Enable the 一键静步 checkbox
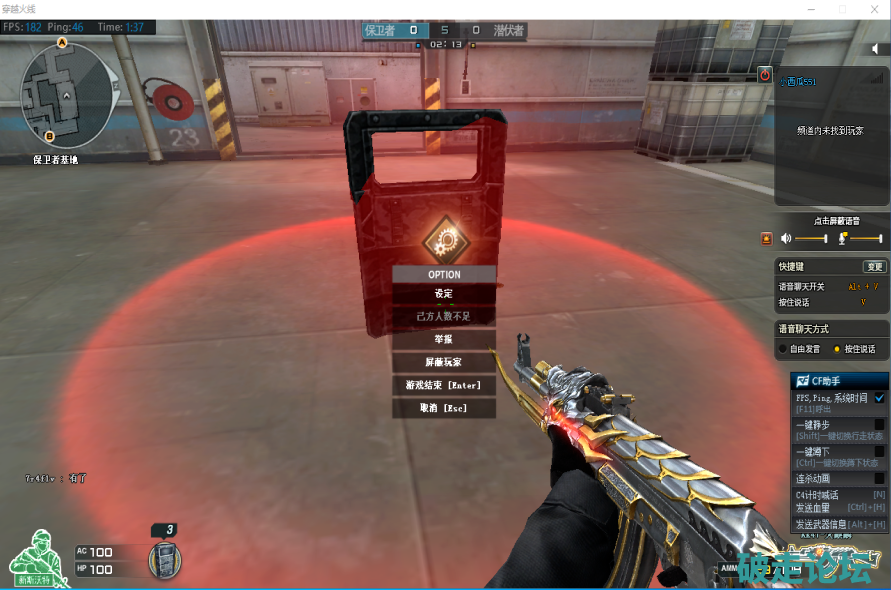 click(x=880, y=424)
